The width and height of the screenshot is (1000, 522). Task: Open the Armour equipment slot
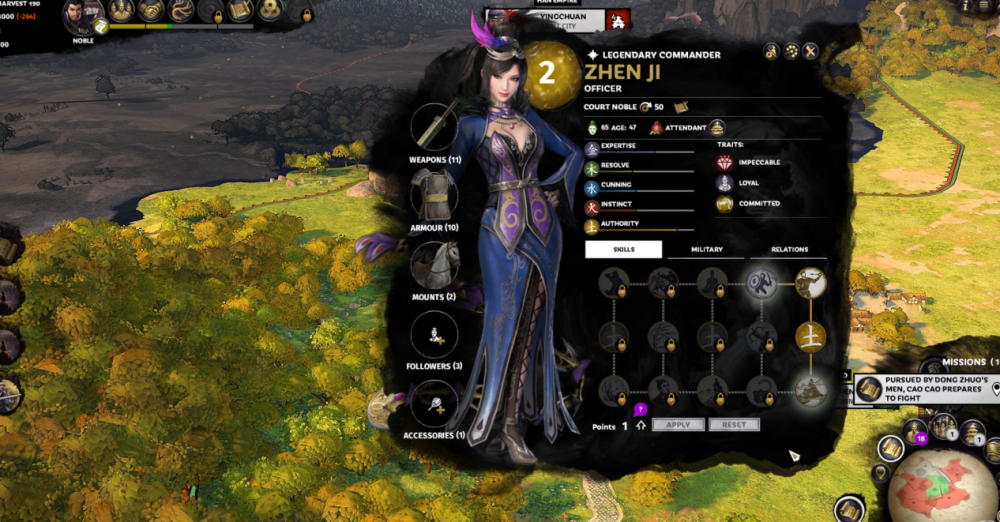click(434, 194)
